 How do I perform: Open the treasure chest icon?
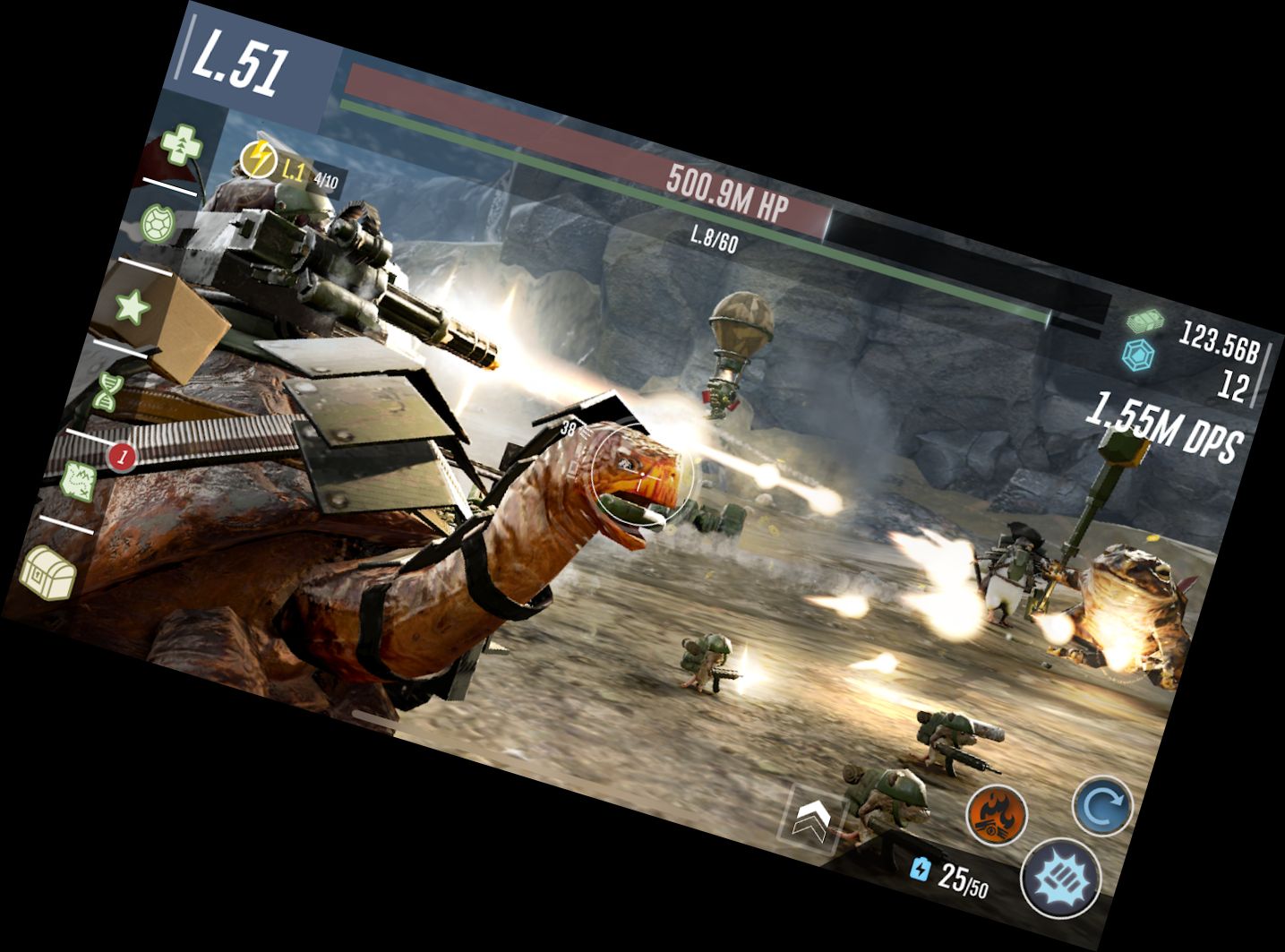point(48,571)
